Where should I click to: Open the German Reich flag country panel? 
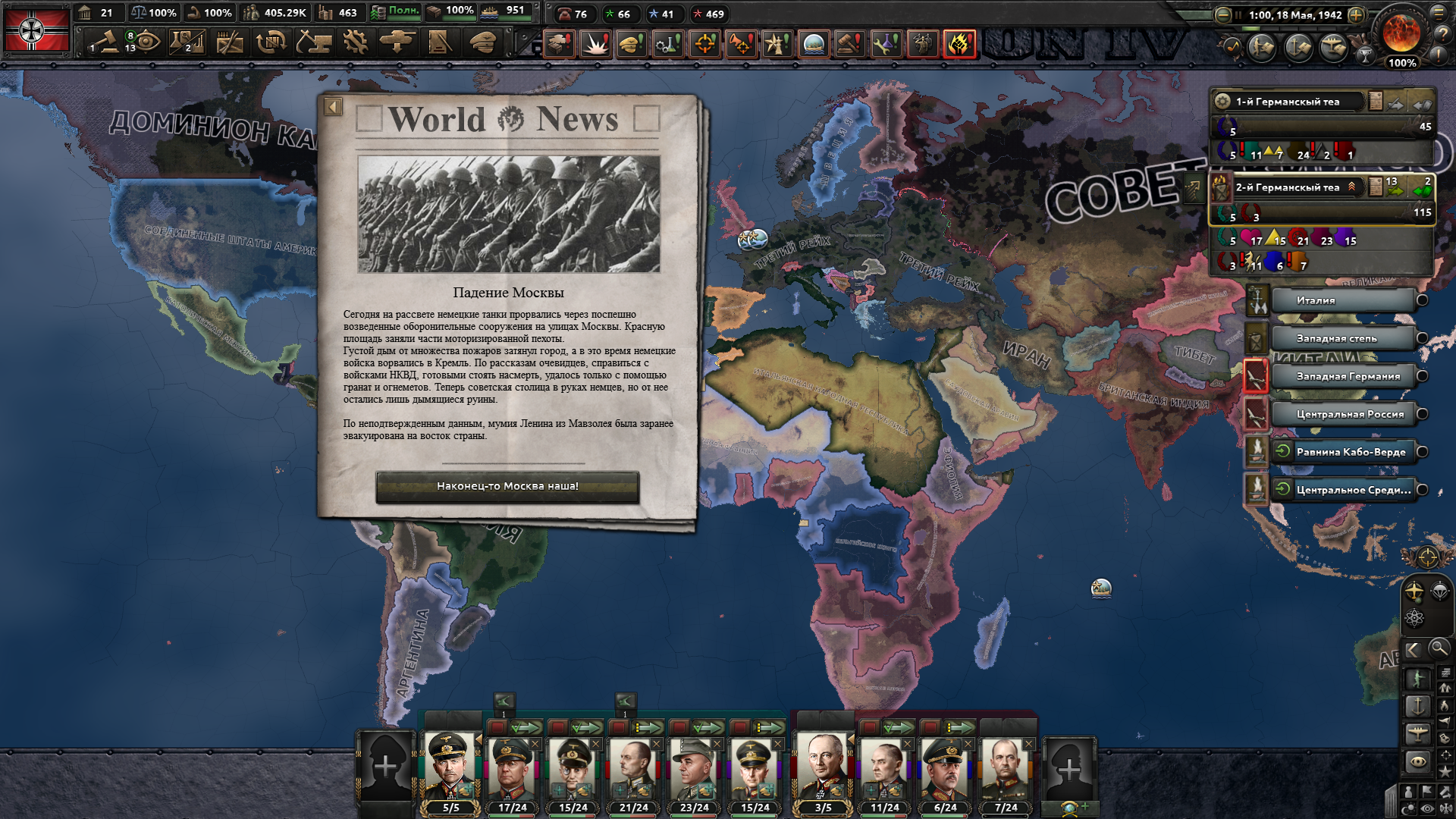click(x=36, y=30)
